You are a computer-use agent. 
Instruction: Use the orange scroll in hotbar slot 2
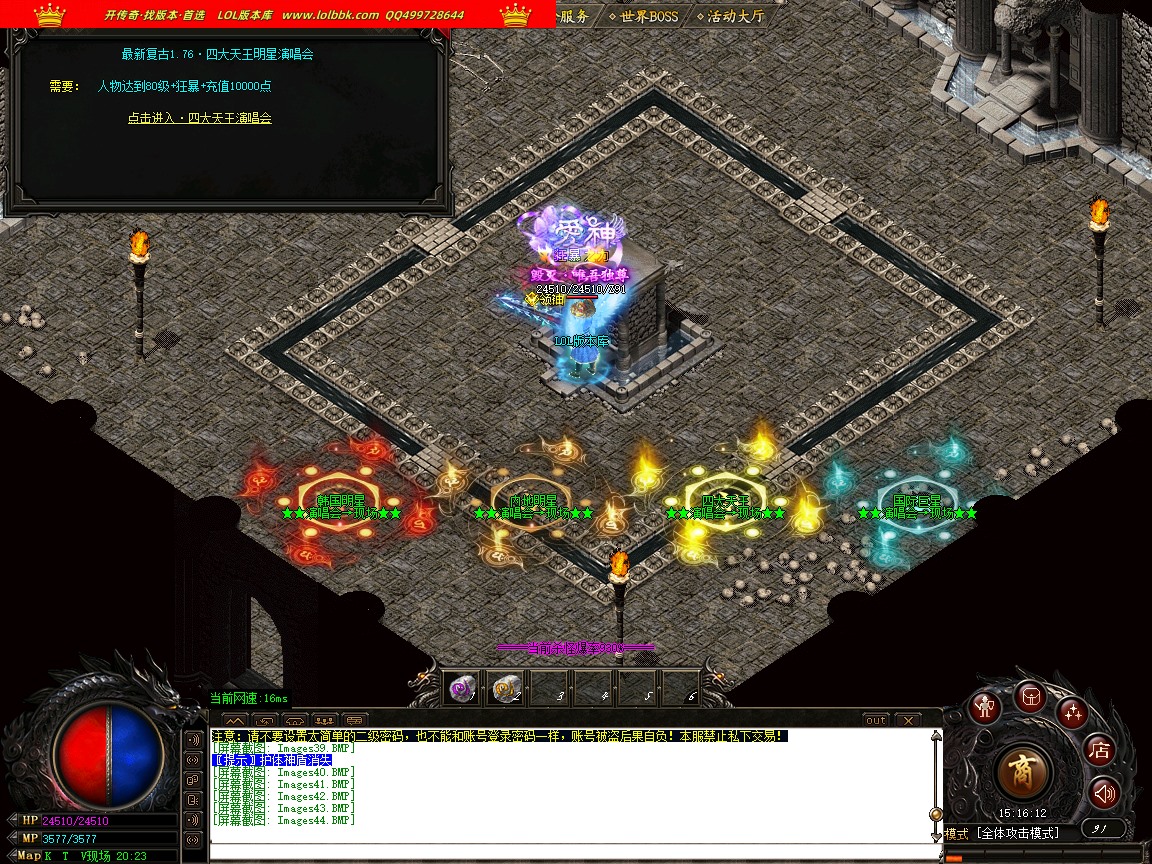click(506, 688)
